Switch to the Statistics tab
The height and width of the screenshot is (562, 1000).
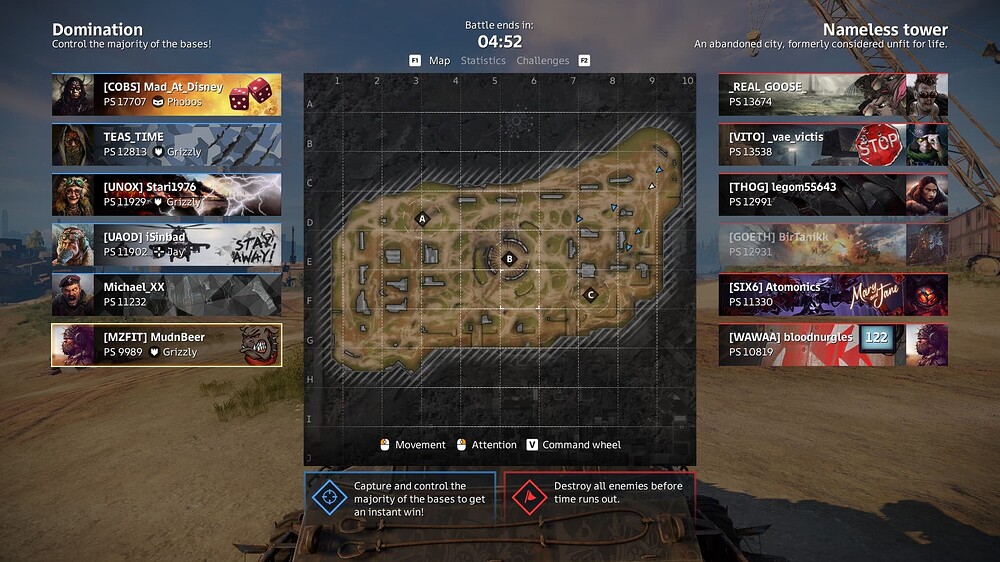point(483,61)
